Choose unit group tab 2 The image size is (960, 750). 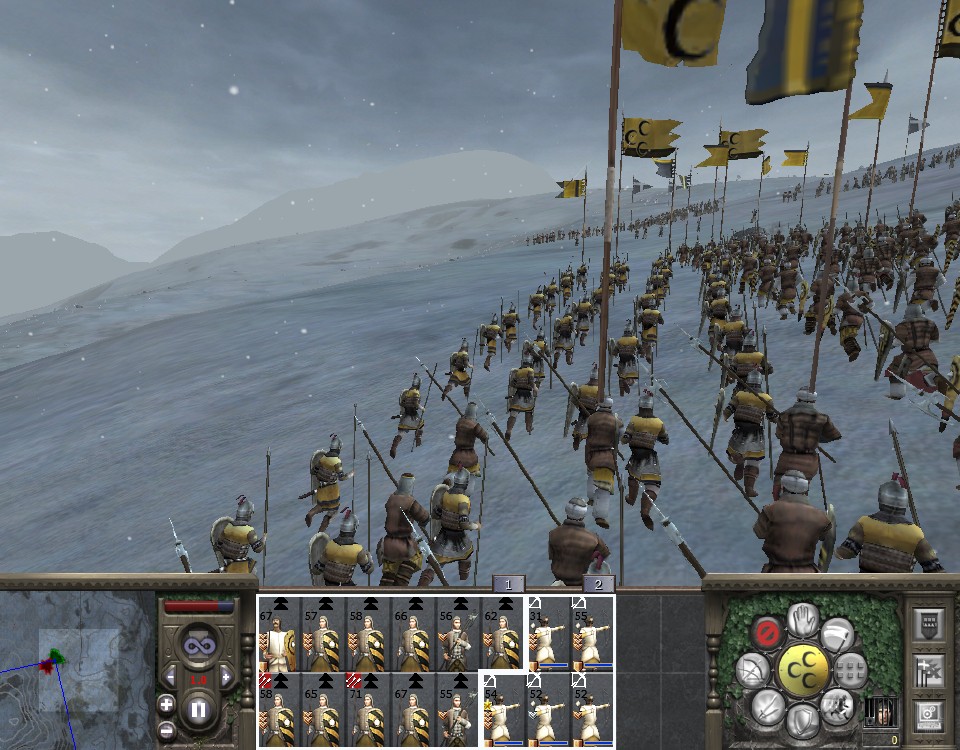pyautogui.click(x=598, y=584)
